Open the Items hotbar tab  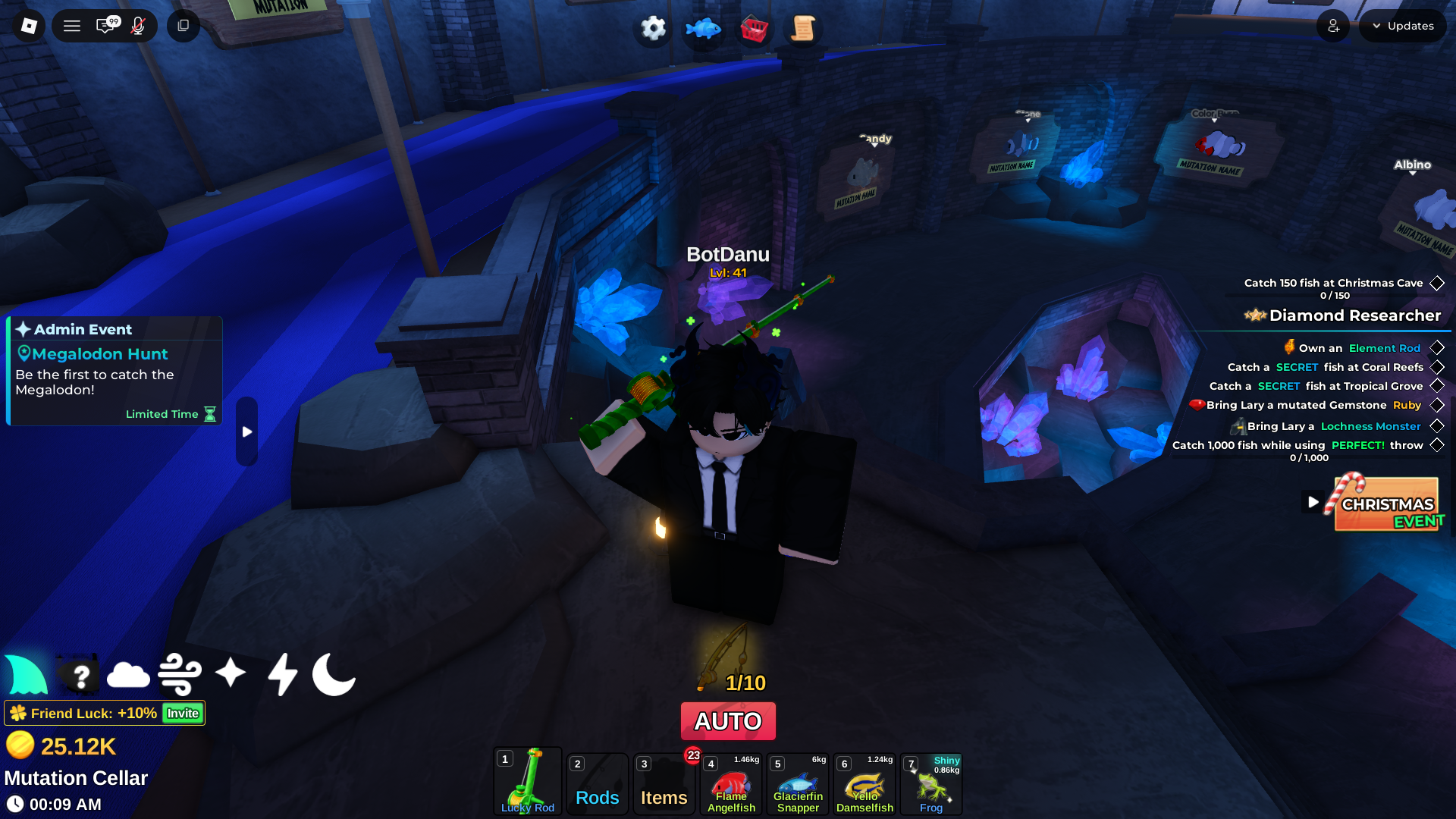(664, 783)
